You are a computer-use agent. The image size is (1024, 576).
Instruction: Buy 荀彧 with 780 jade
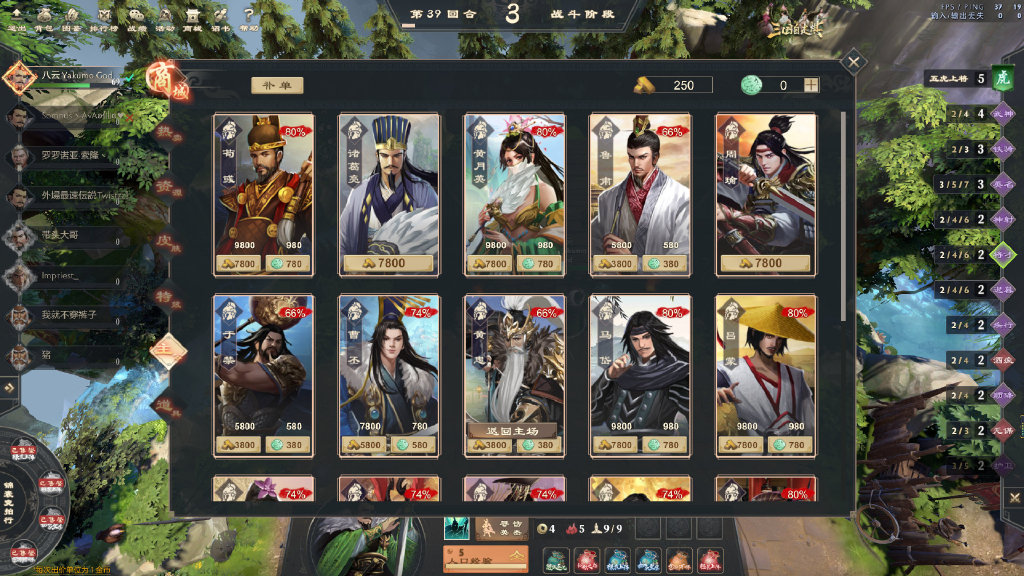tap(291, 264)
